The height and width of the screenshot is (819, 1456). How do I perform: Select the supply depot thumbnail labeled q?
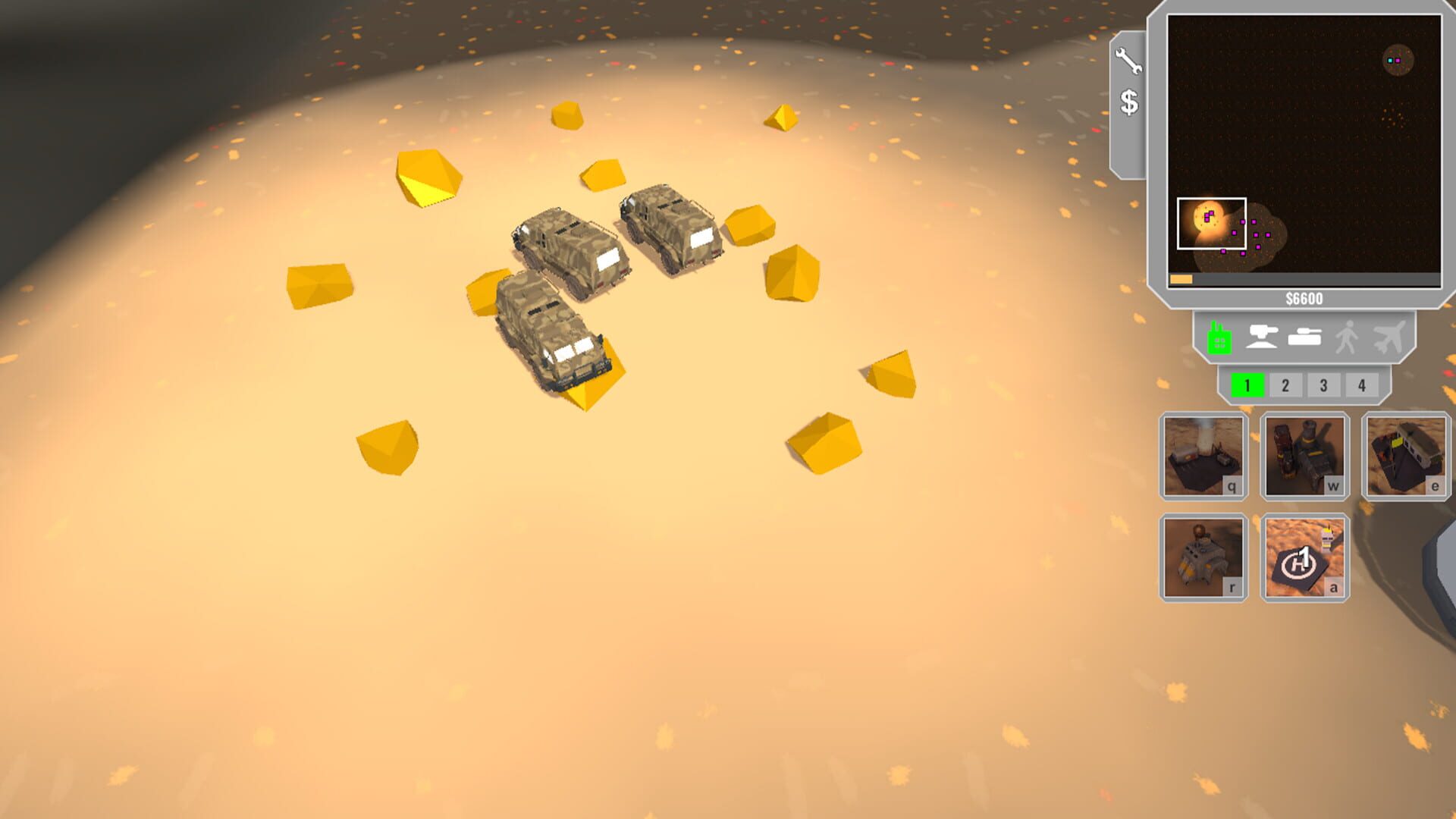tap(1203, 456)
